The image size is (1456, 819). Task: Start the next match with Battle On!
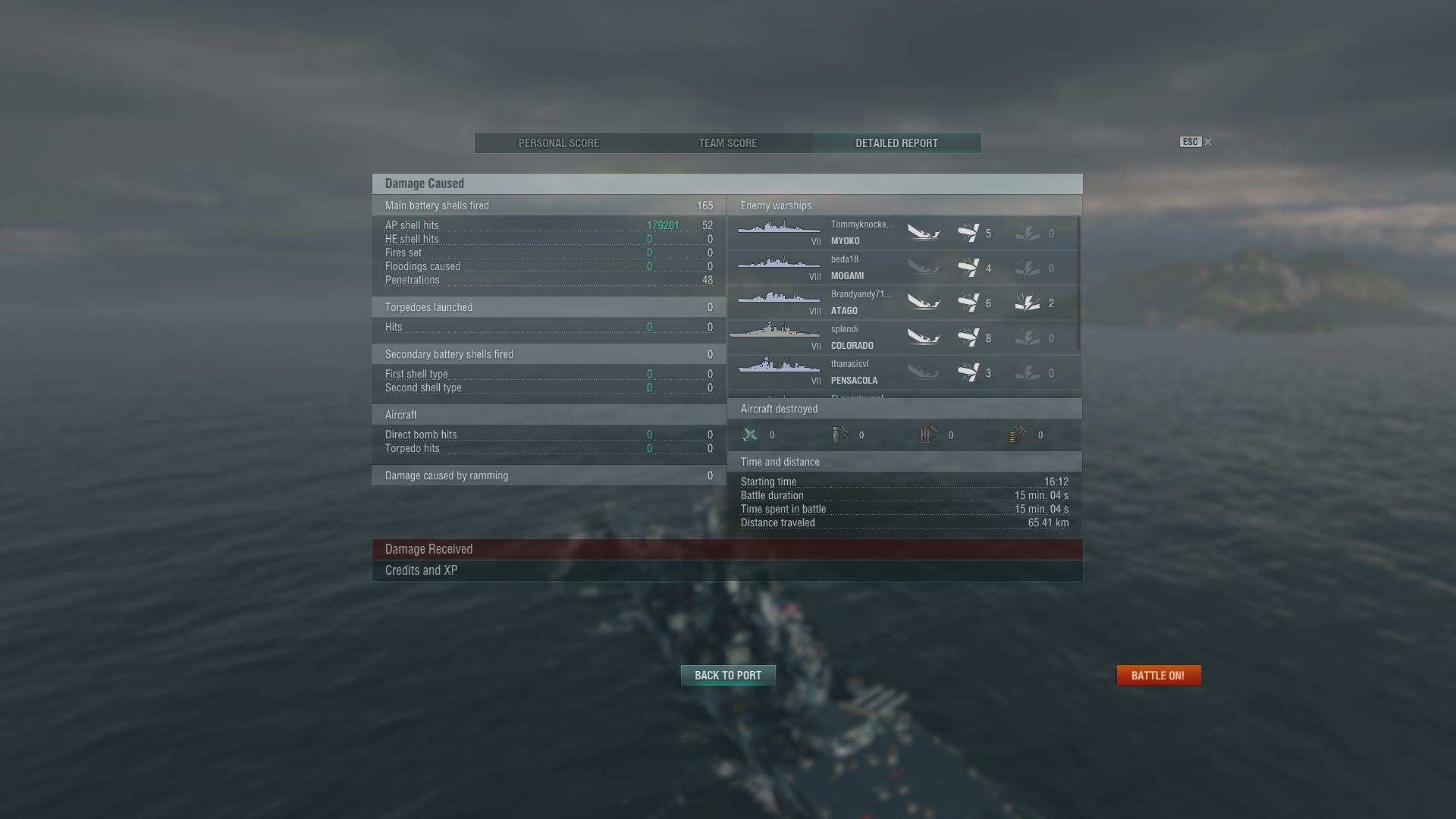click(1158, 676)
